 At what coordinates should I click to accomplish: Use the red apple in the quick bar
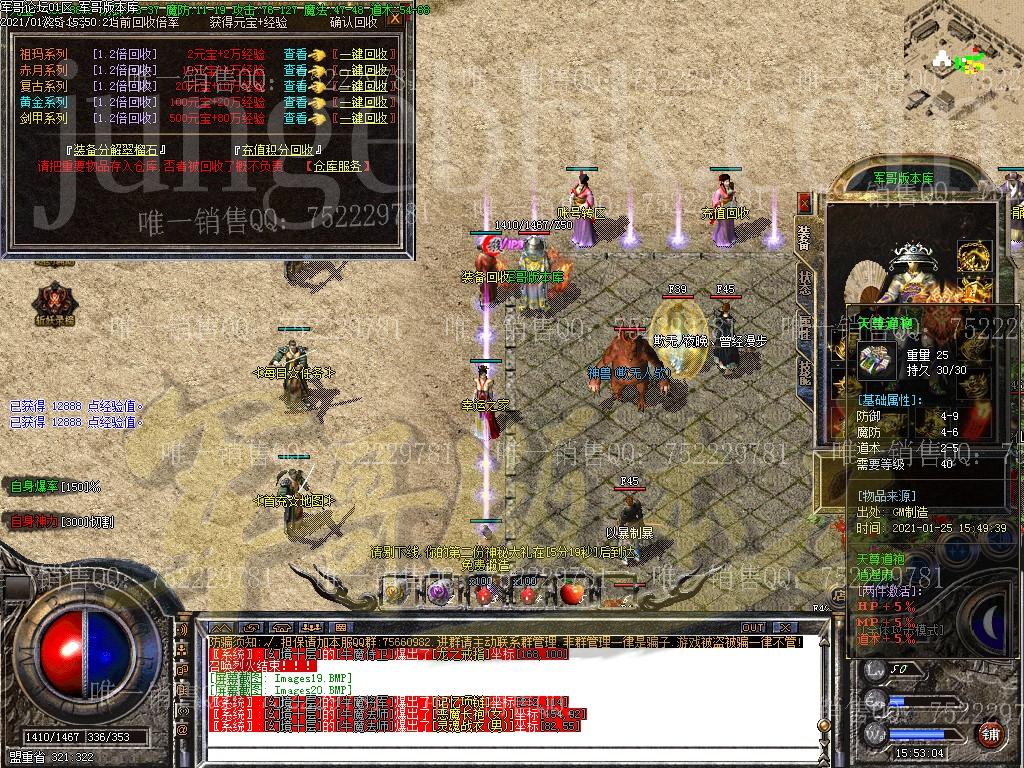[571, 594]
